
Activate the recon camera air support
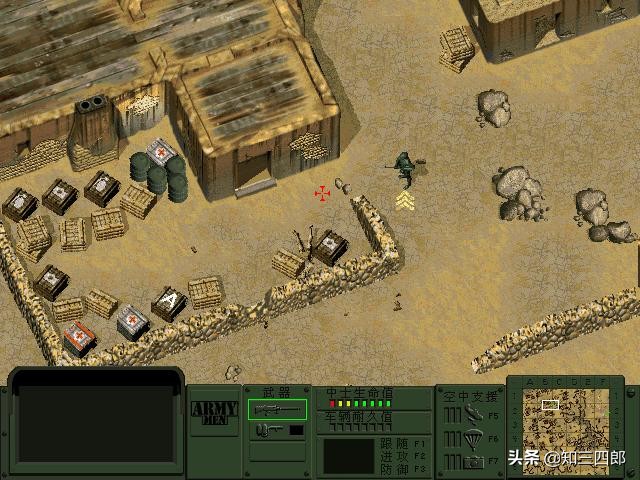(469, 461)
